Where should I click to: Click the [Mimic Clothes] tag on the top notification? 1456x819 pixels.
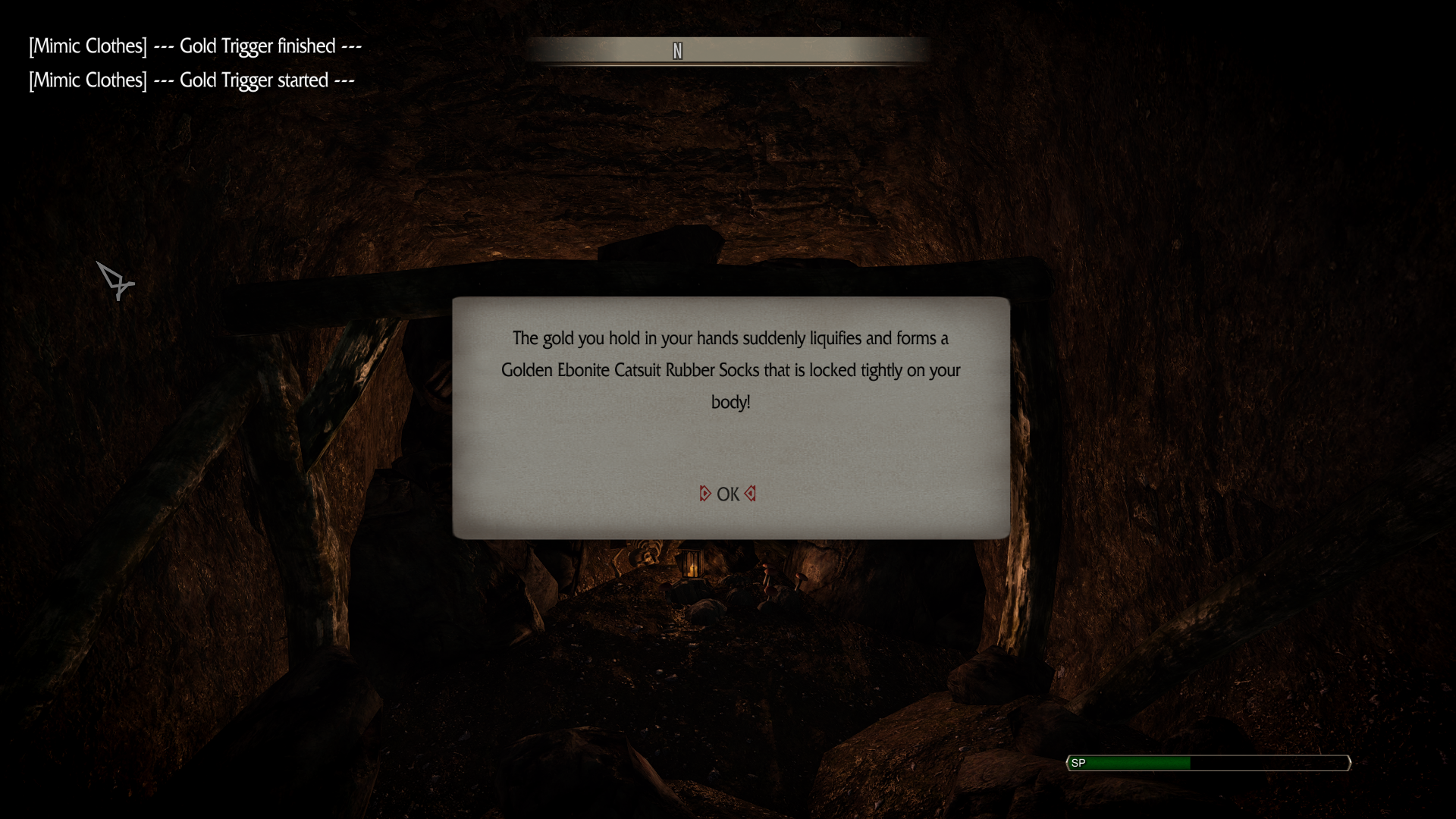click(x=87, y=45)
